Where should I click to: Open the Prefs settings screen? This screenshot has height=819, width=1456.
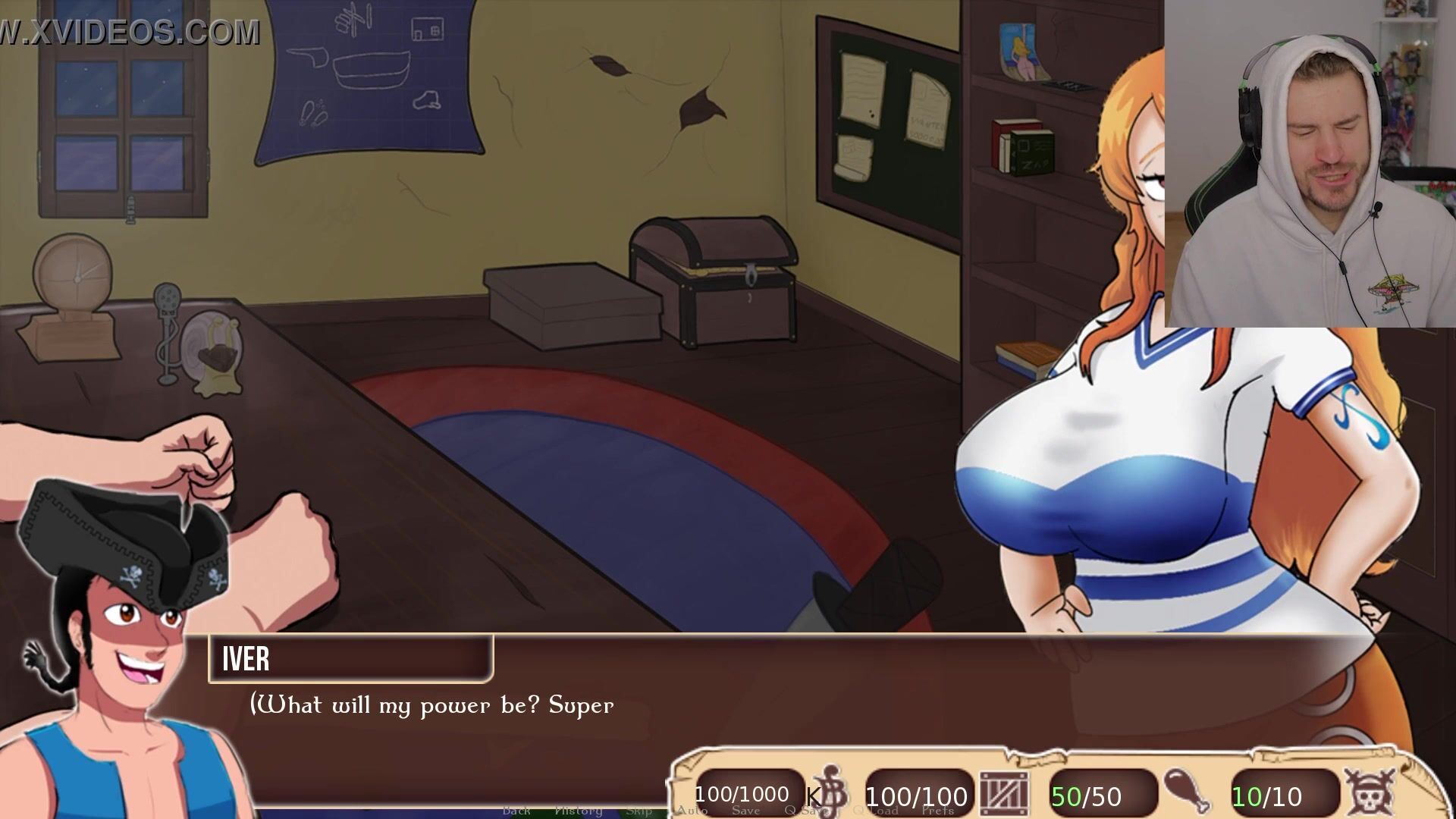938,811
